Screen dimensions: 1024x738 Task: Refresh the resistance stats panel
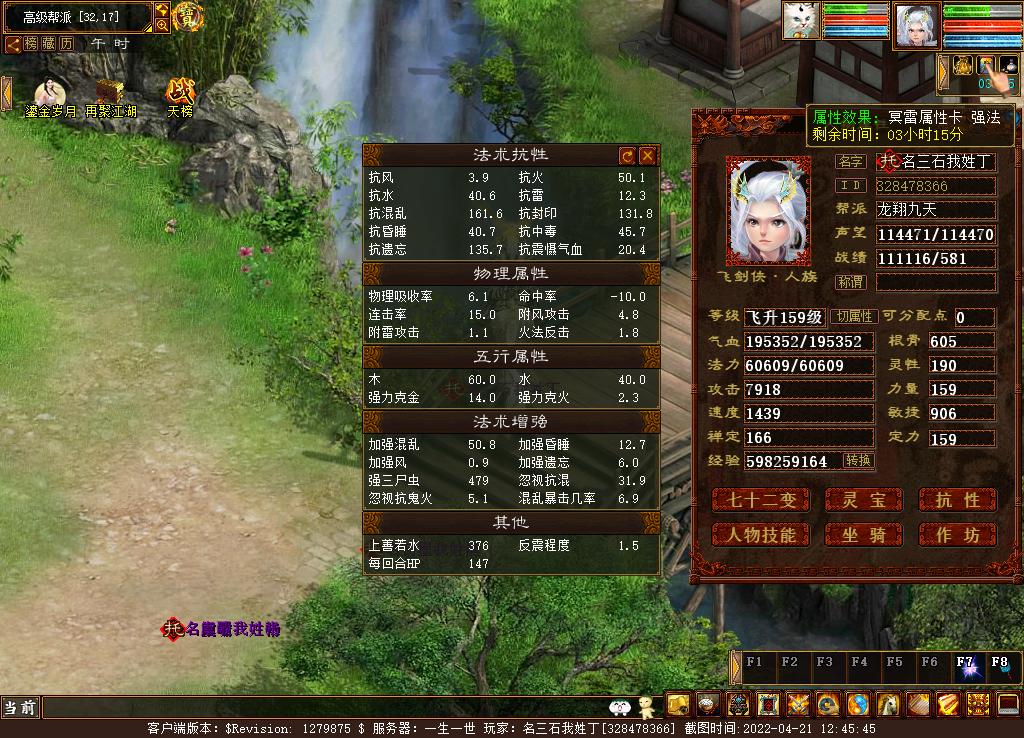[x=627, y=156]
